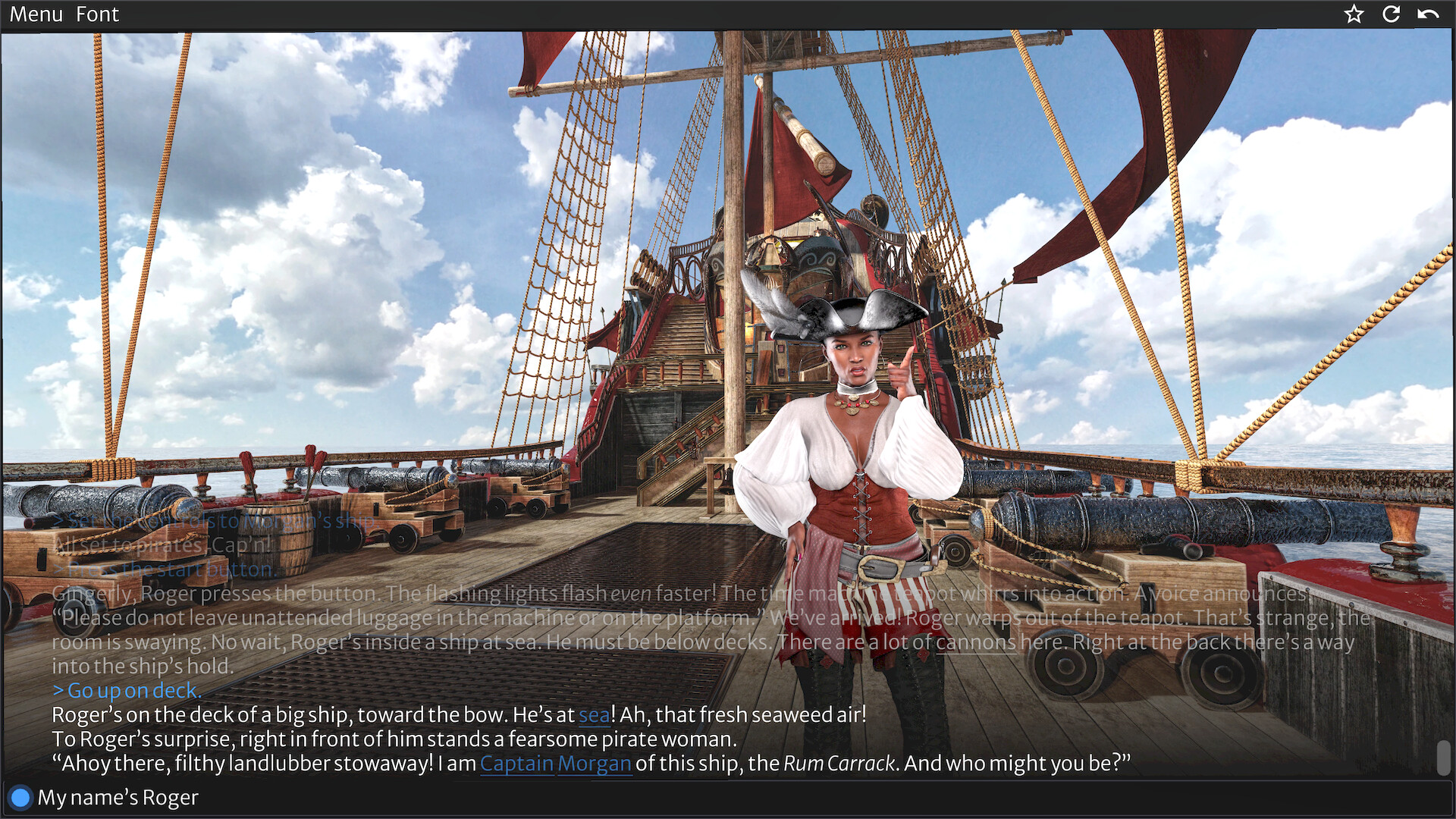Submit the "My name's Roger" reply
Viewport: 1456px width, 819px height.
click(x=20, y=797)
